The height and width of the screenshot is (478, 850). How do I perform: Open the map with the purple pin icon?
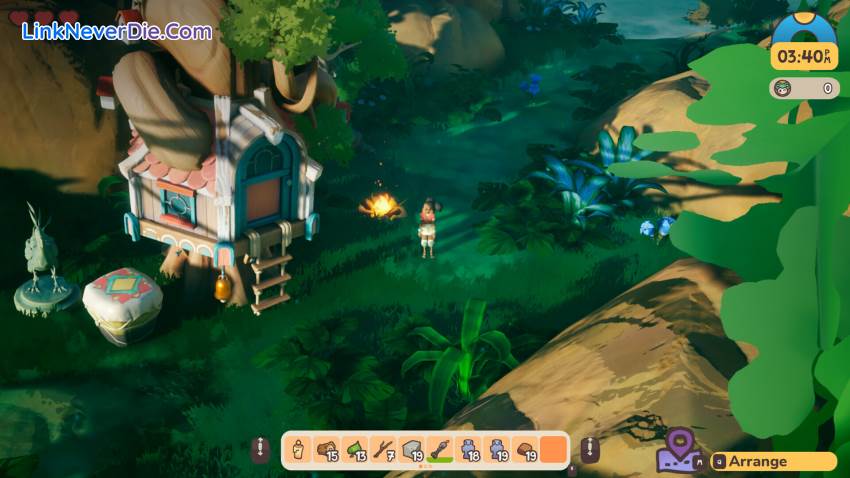pyautogui.click(x=679, y=452)
